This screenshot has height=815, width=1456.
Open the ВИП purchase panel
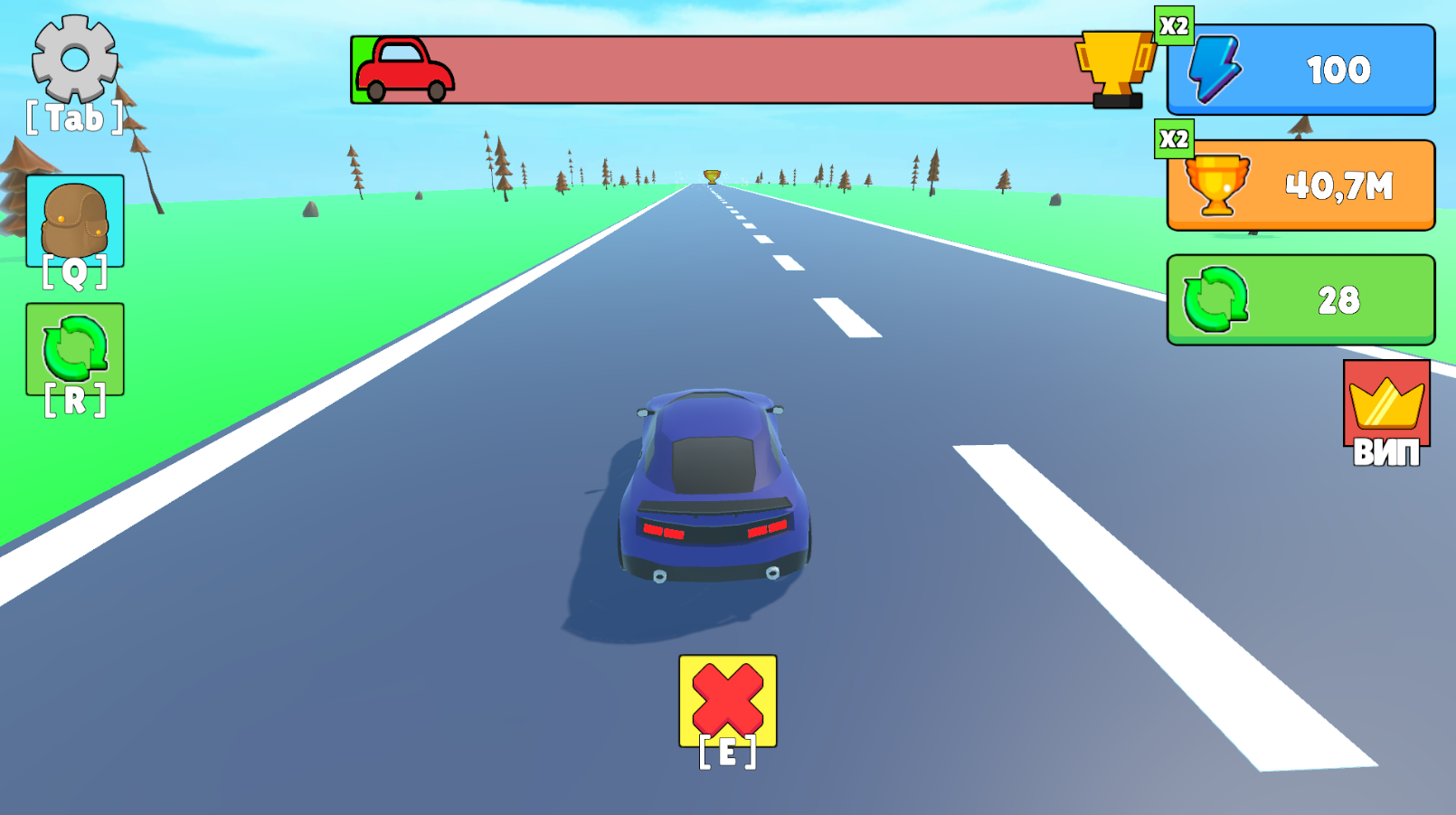(1386, 416)
